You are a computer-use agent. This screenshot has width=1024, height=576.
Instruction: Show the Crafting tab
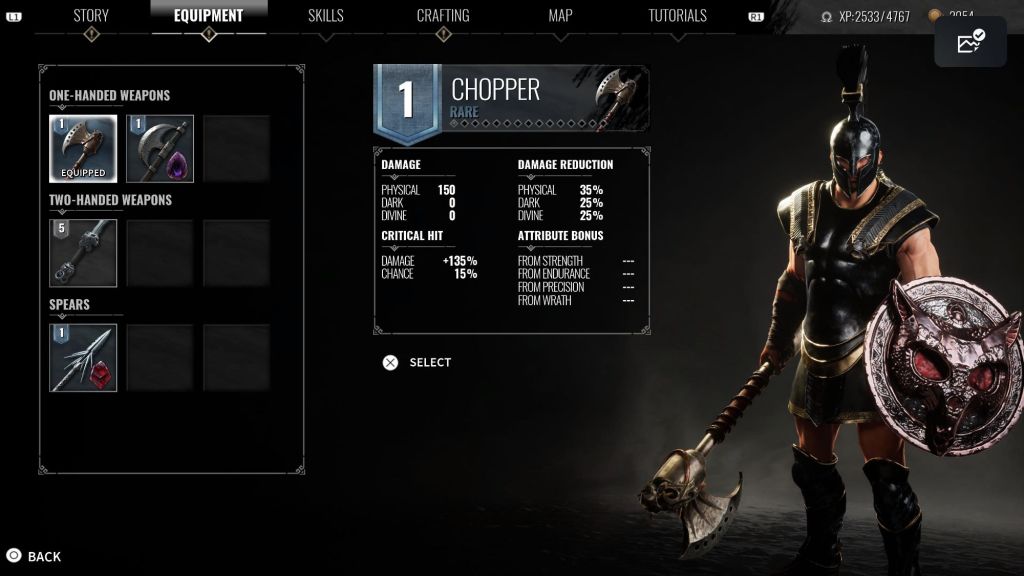pos(443,16)
